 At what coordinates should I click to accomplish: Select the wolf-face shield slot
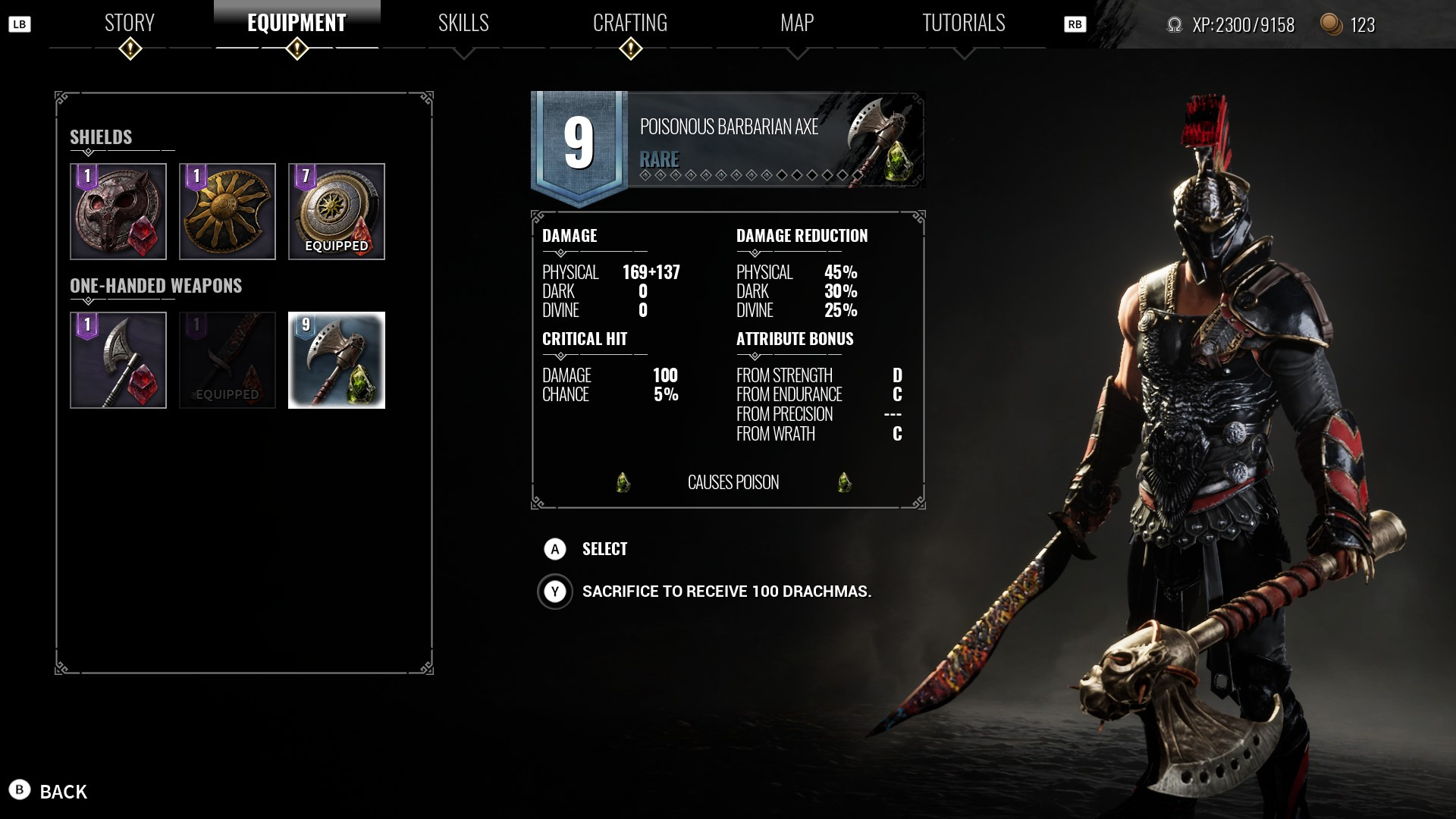(x=118, y=212)
